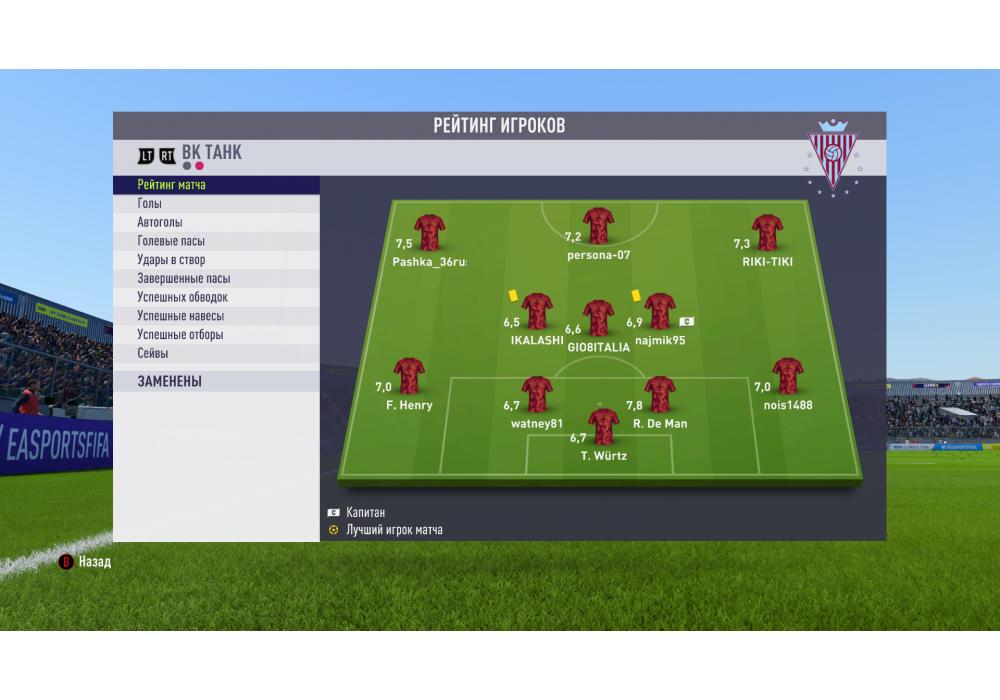Show the Успешные отборы stat

pos(180,335)
